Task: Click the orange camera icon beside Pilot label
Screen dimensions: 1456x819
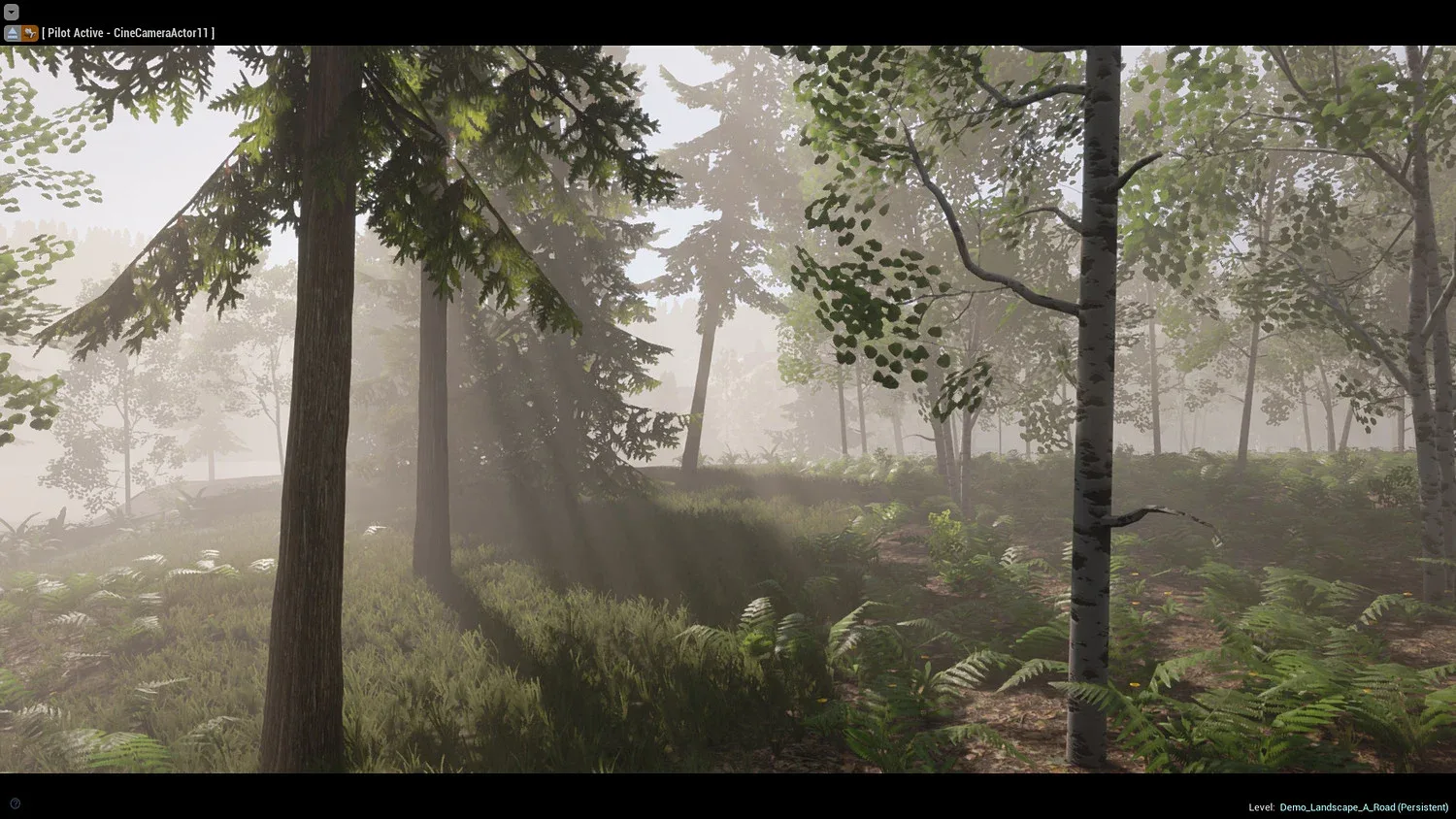Action: pyautogui.click(x=29, y=32)
